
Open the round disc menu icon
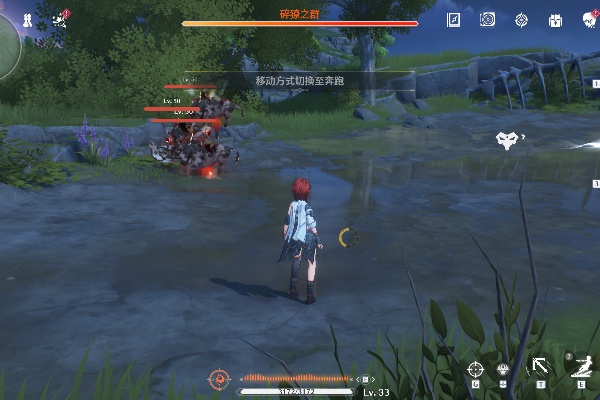tap(488, 19)
